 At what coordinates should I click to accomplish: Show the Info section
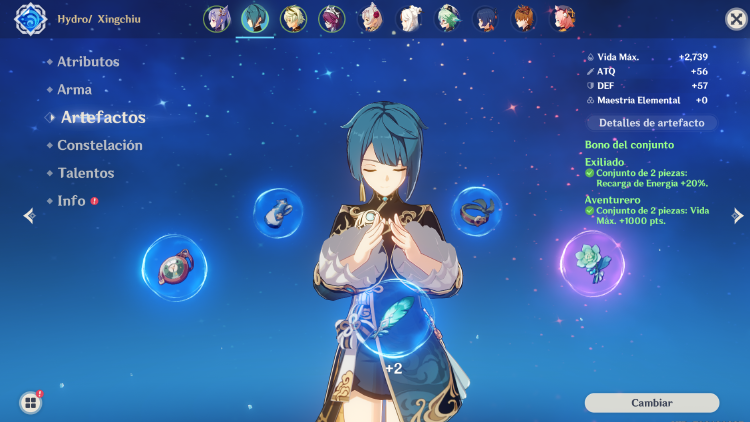coord(71,201)
